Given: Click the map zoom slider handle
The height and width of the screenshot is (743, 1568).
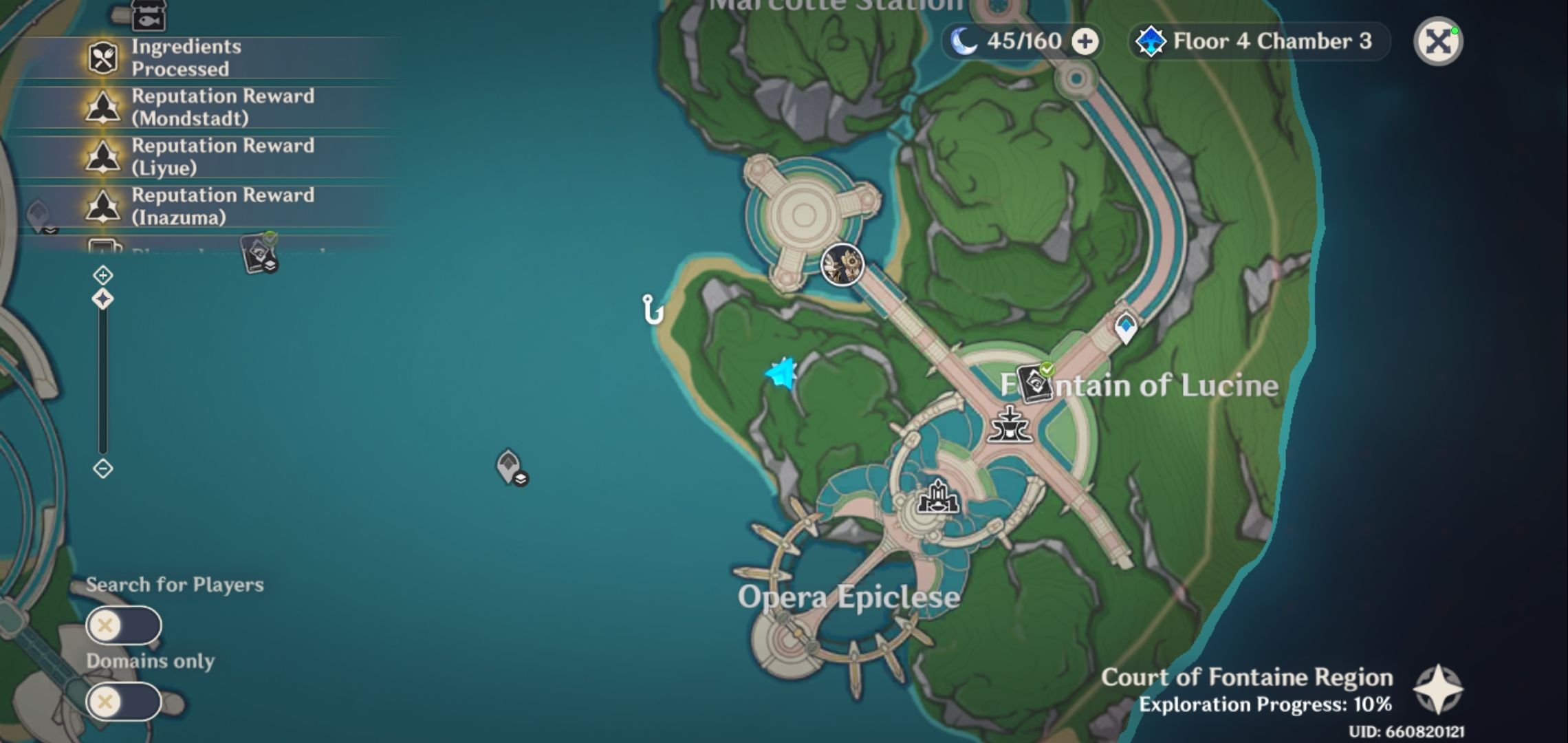Looking at the screenshot, I should pyautogui.click(x=102, y=299).
